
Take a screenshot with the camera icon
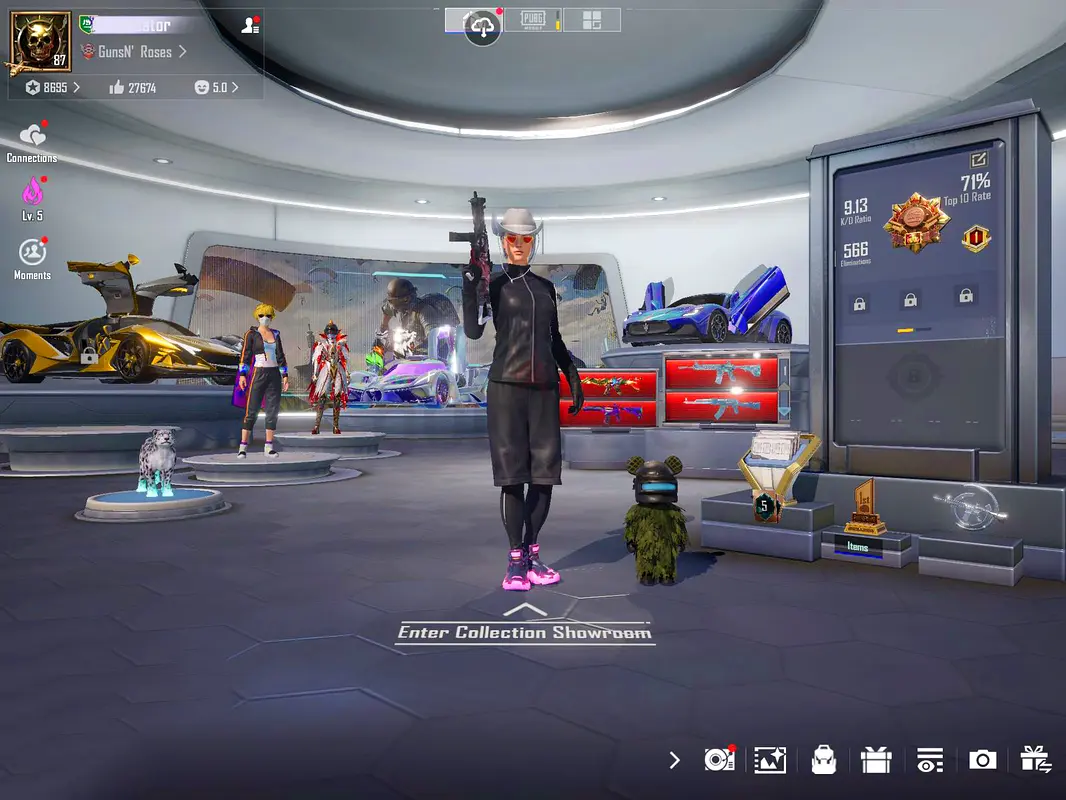982,760
